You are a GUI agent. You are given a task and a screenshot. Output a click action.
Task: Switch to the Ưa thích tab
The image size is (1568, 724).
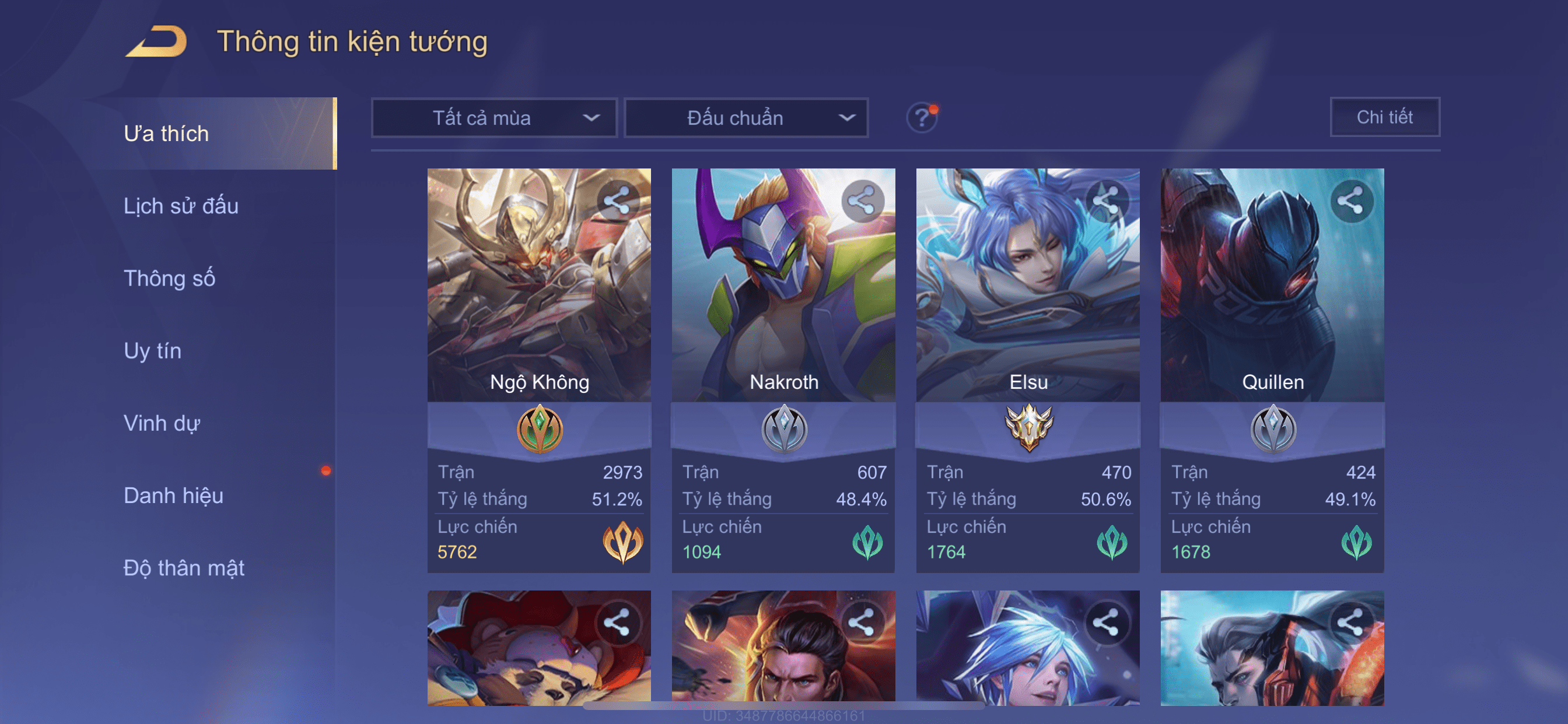coord(166,134)
